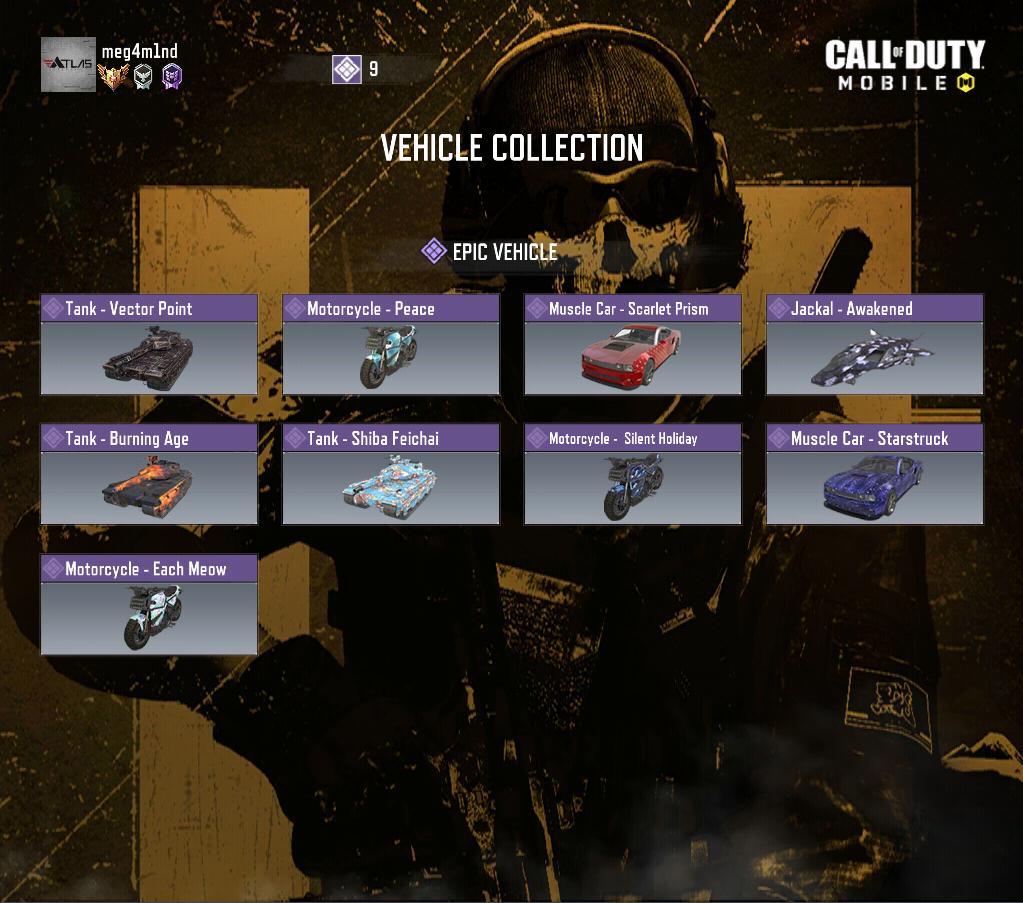Image resolution: width=1023 pixels, height=903 pixels.
Task: Select the Motorcycle - Each Meow card
Action: pos(149,605)
